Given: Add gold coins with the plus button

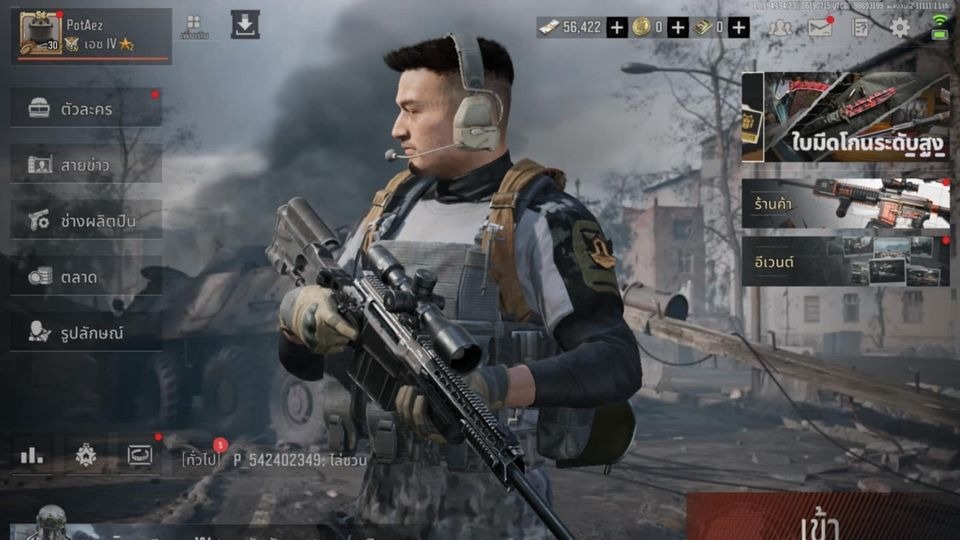Looking at the screenshot, I should click(x=678, y=27).
